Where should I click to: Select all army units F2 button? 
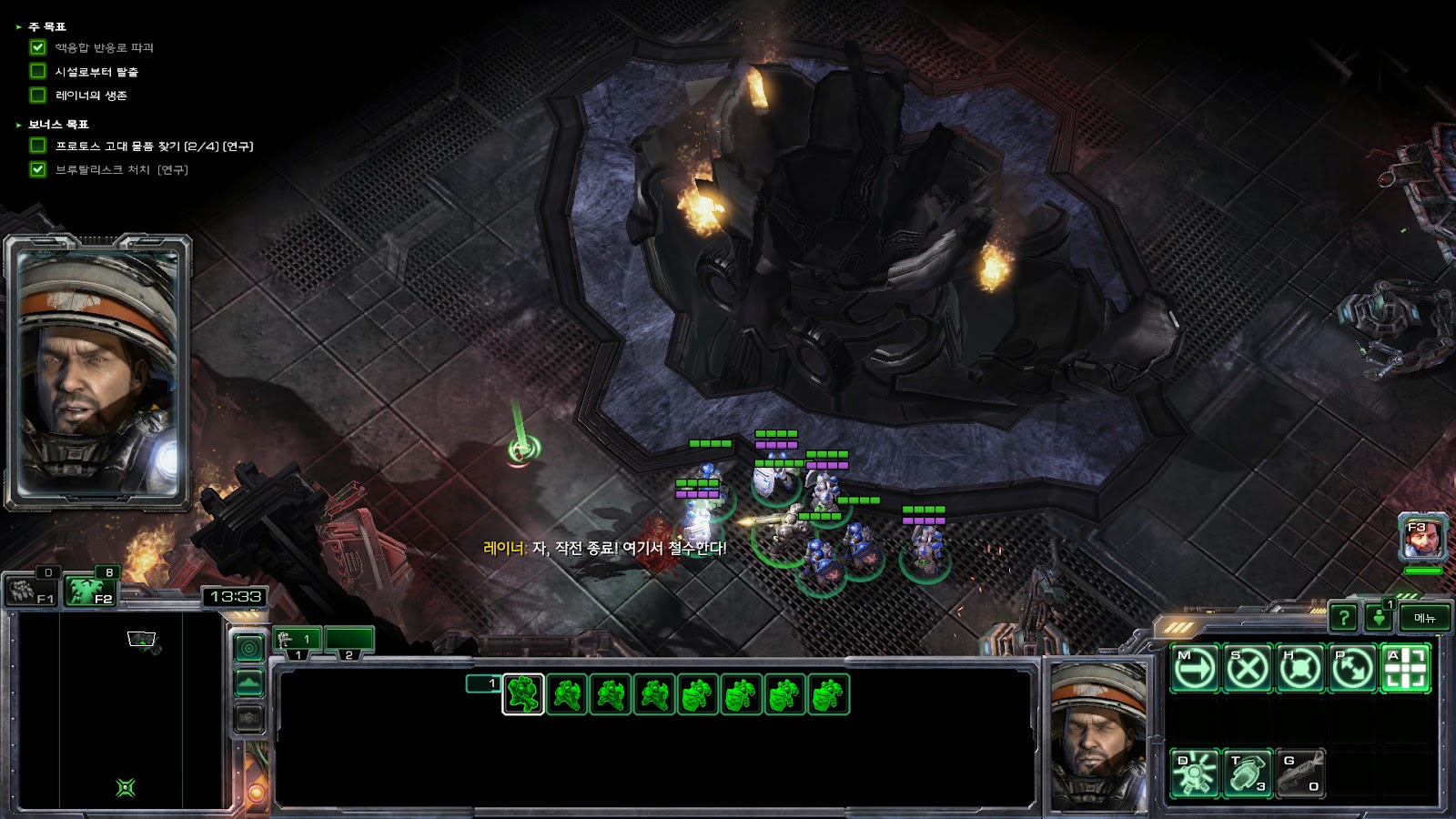click(x=91, y=591)
